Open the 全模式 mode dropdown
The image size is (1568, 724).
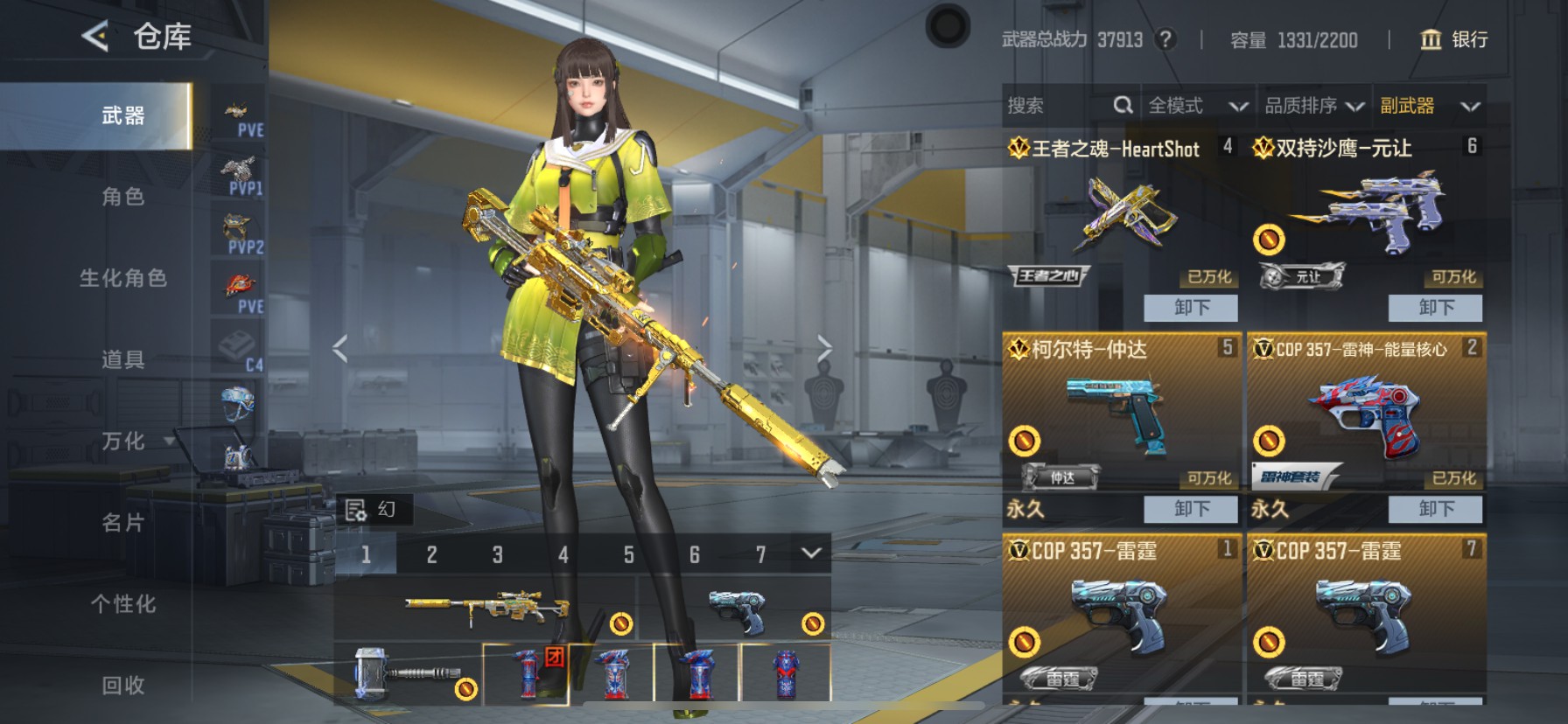(x=1178, y=106)
